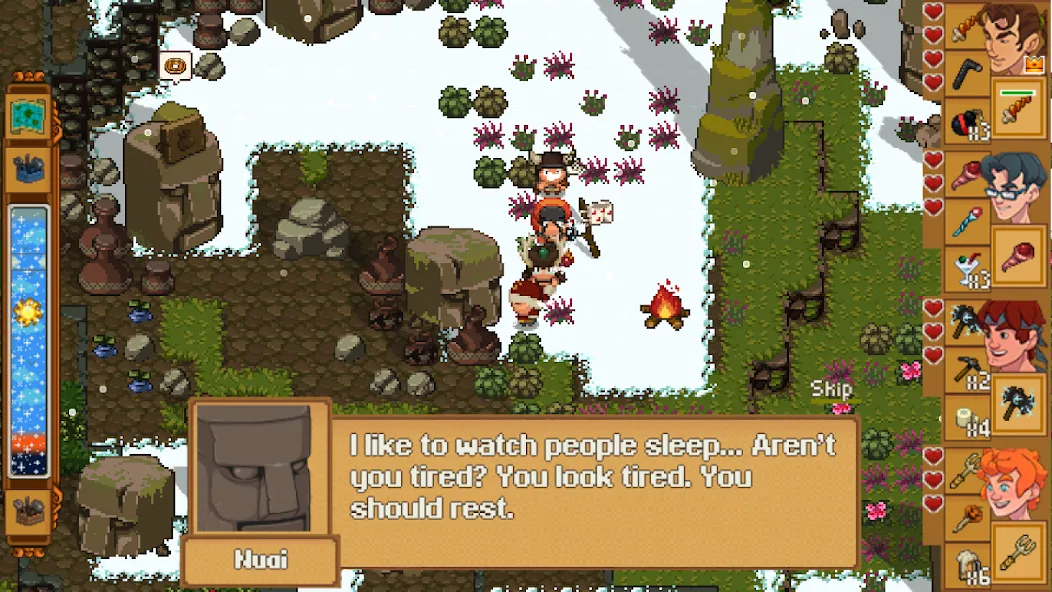Screen dimensions: 1052x592
Task: Open the map from the left bar
Action: [28, 118]
